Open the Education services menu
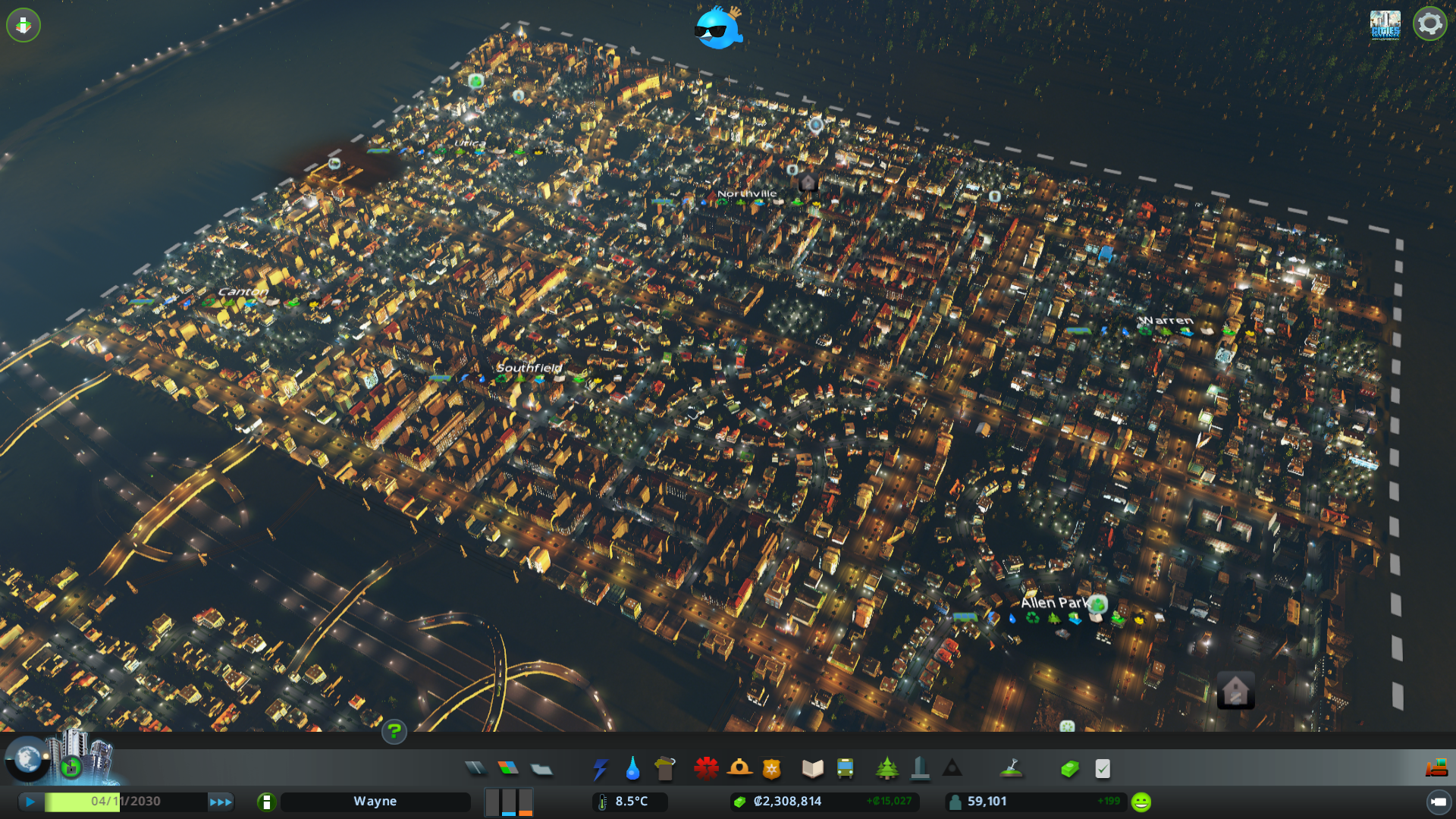The width and height of the screenshot is (1456, 819). (x=812, y=768)
